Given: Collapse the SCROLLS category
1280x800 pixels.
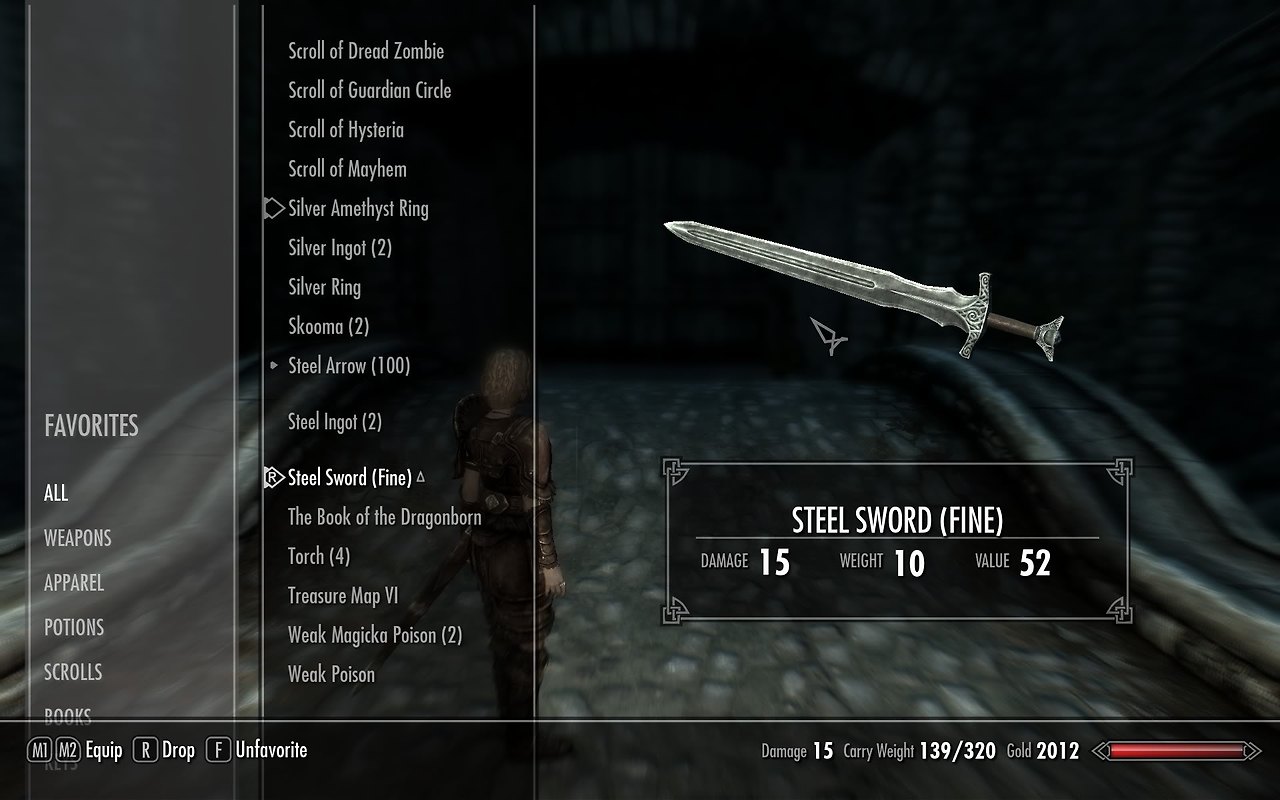Looking at the screenshot, I should click(x=75, y=672).
